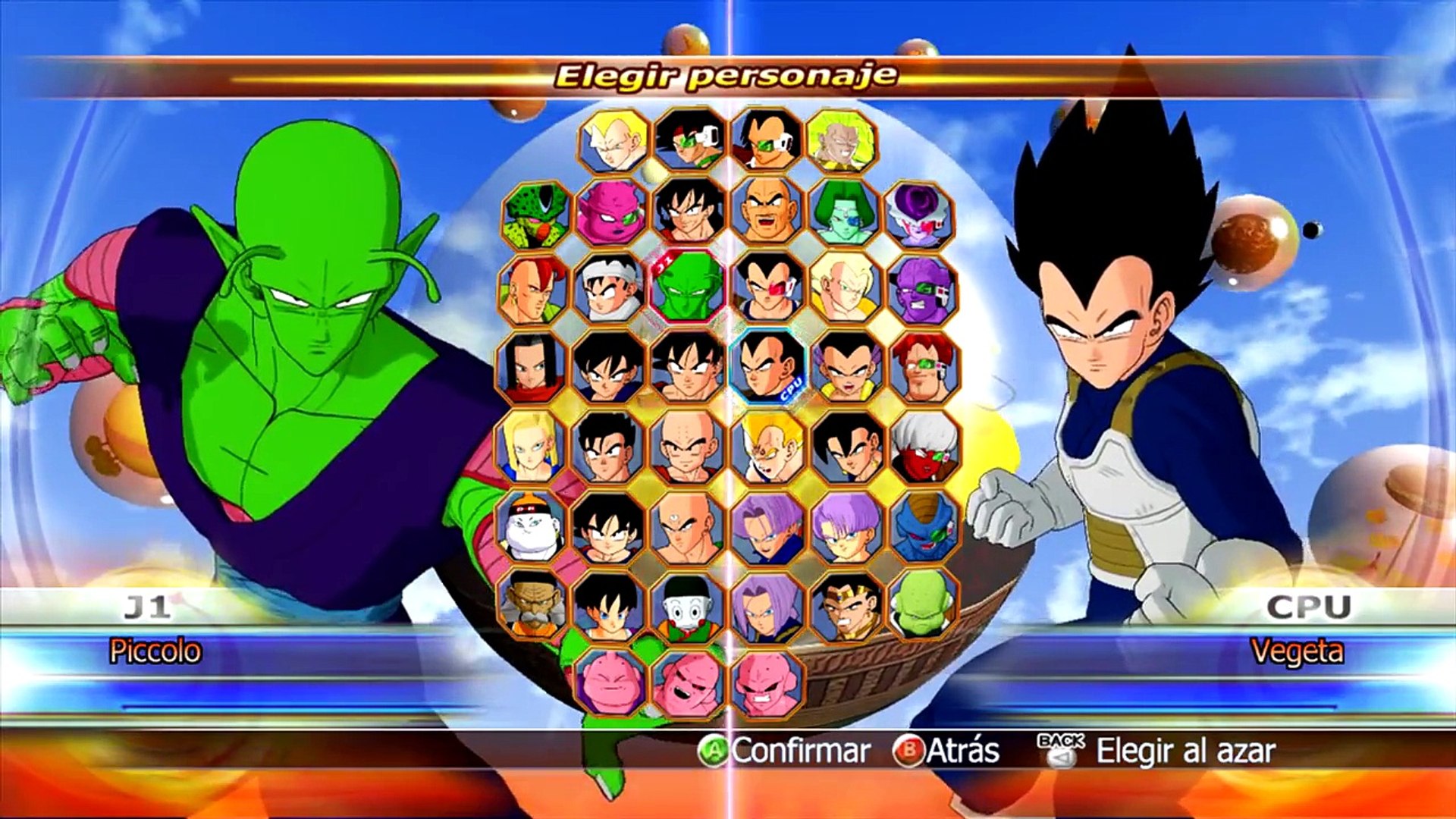Pick blonde Android 18 portrait
1456x819 pixels.
click(x=530, y=447)
